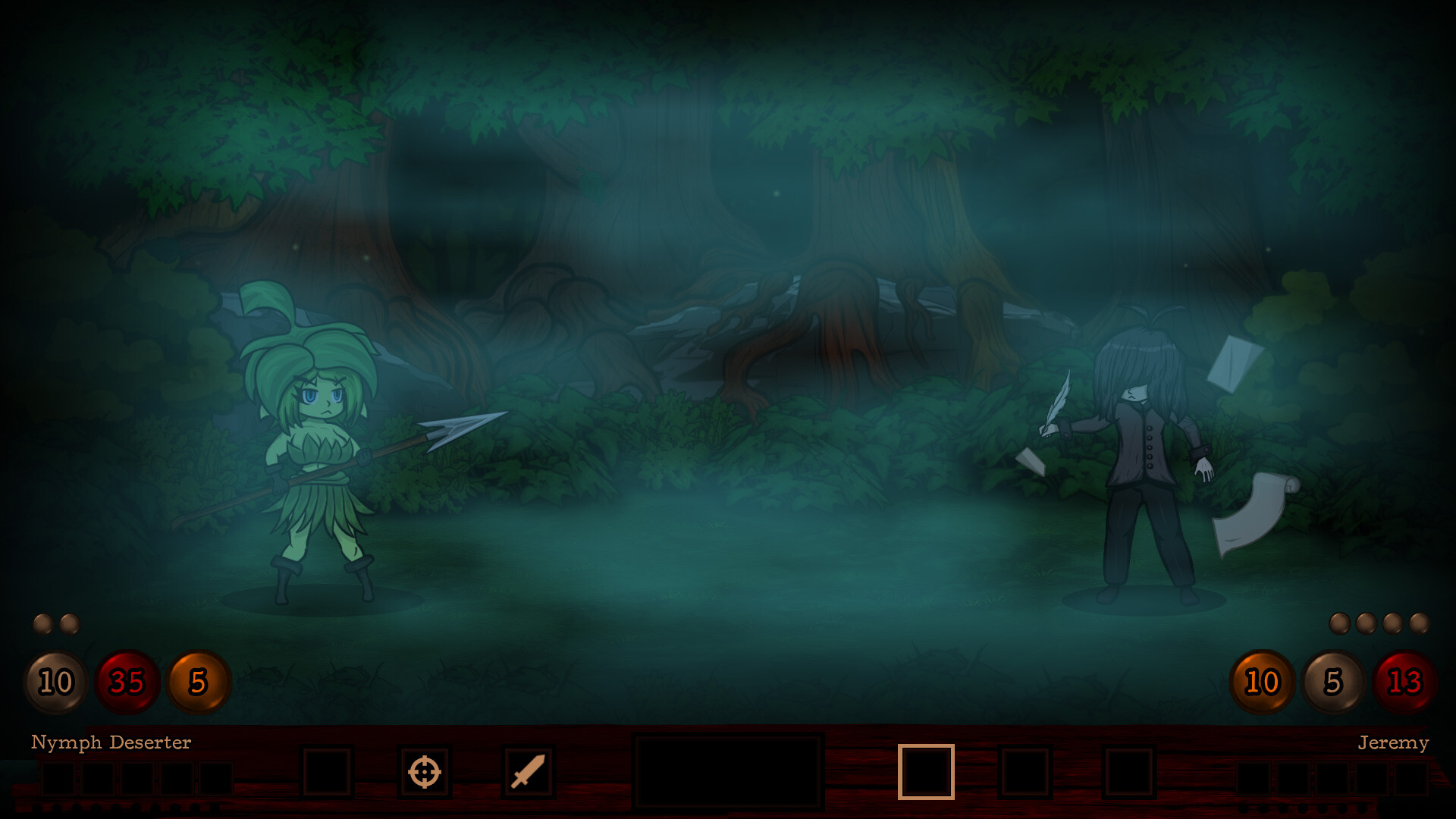Viewport: 1456px width, 819px height.
Task: Click Jeremy's brown 5 orb
Action: (x=1332, y=682)
